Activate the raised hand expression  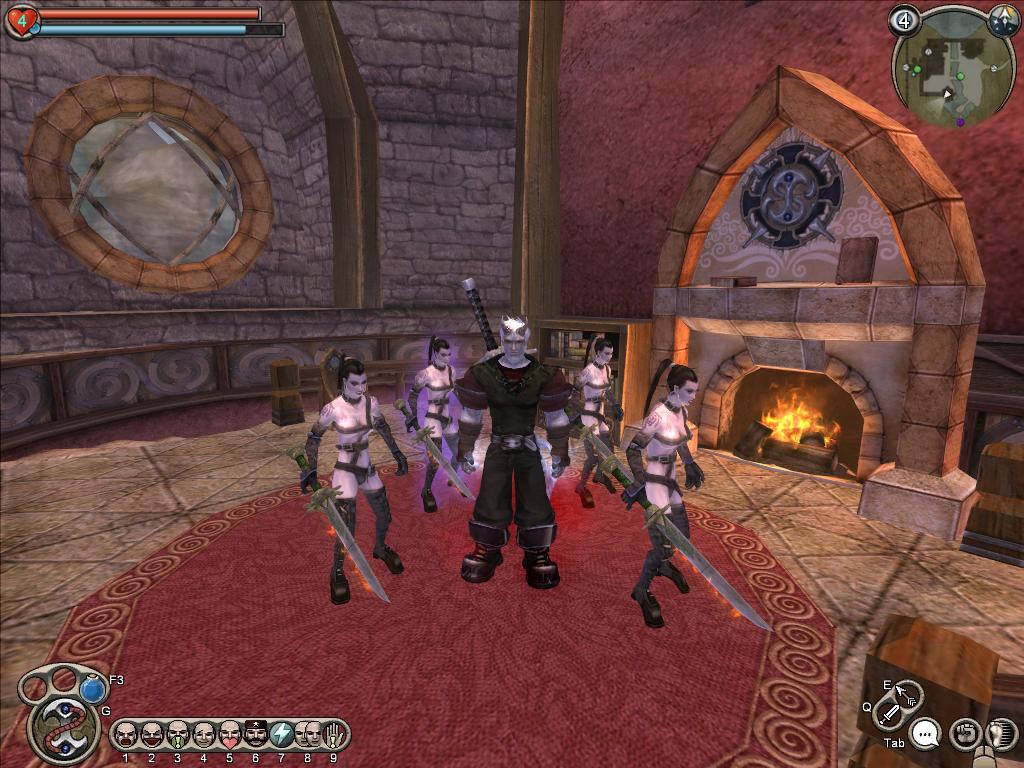click(x=333, y=735)
